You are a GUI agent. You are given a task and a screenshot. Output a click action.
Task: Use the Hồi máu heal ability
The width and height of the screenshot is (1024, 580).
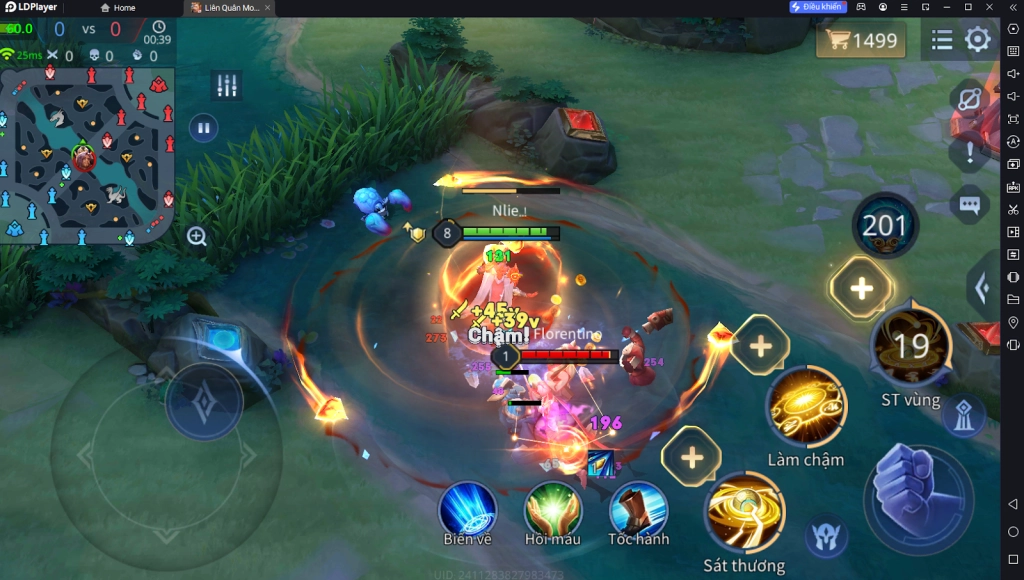coord(553,508)
